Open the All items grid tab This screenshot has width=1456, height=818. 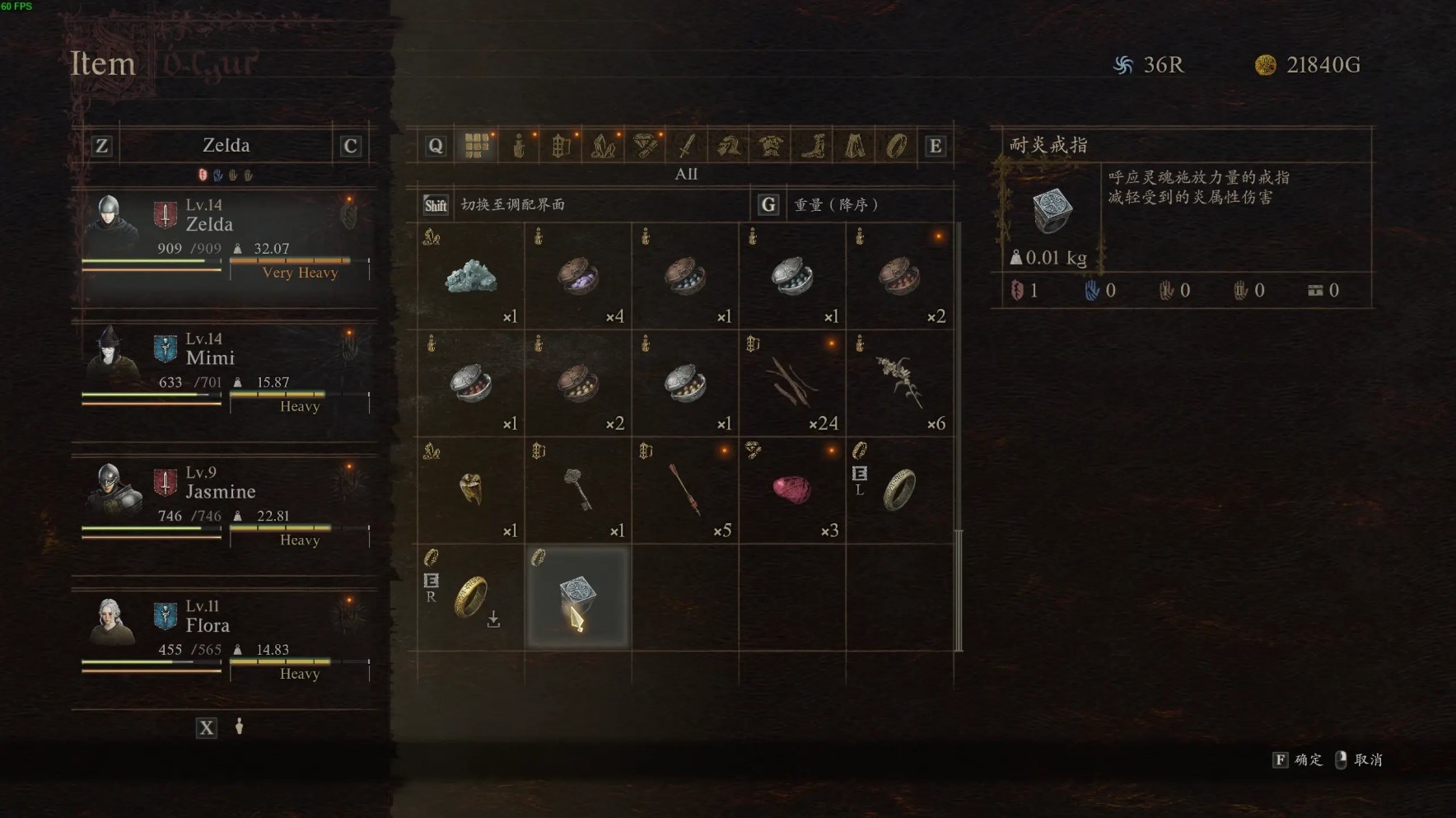[477, 146]
